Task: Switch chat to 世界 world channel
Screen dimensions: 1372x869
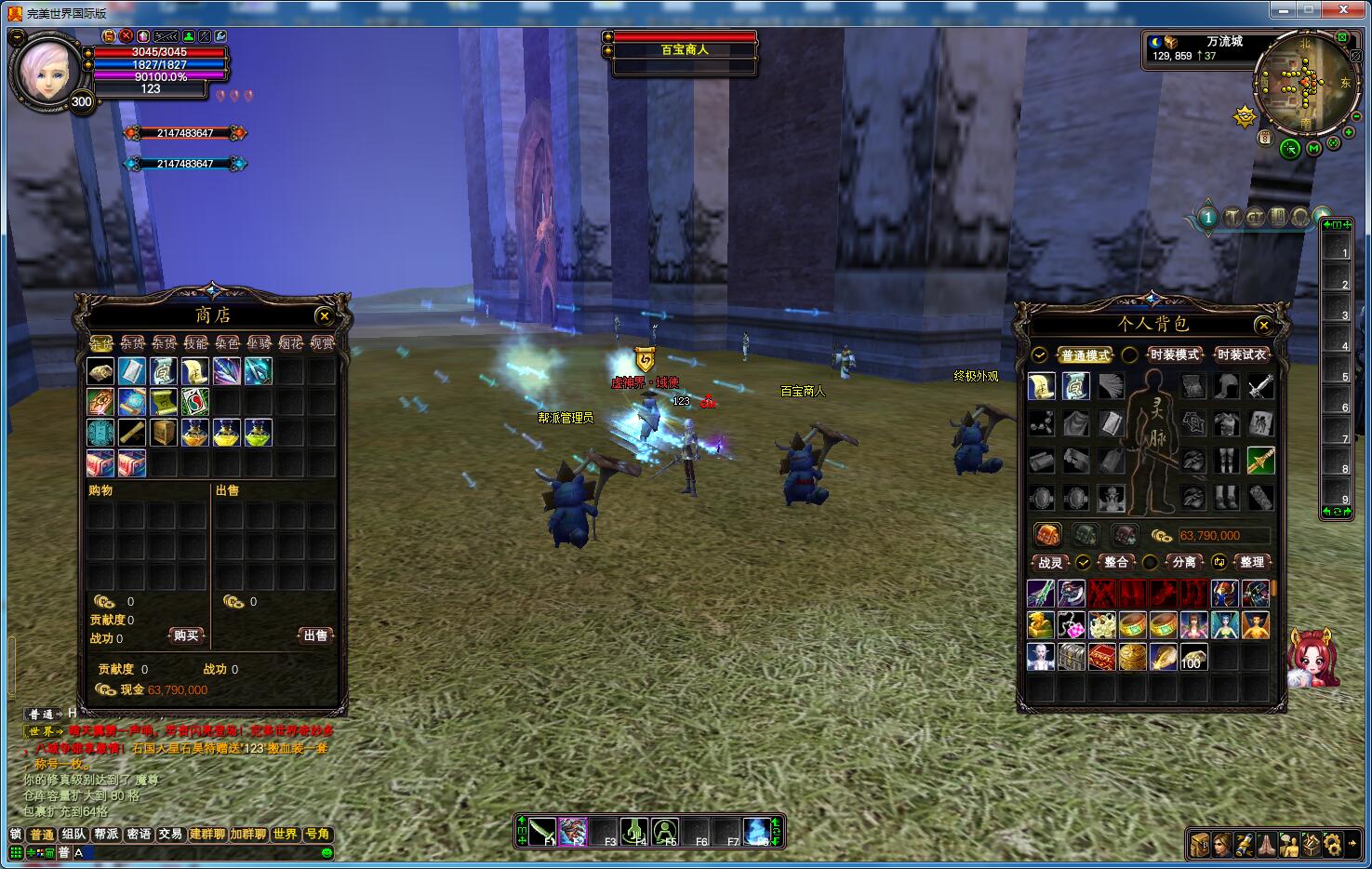Action: click(285, 834)
